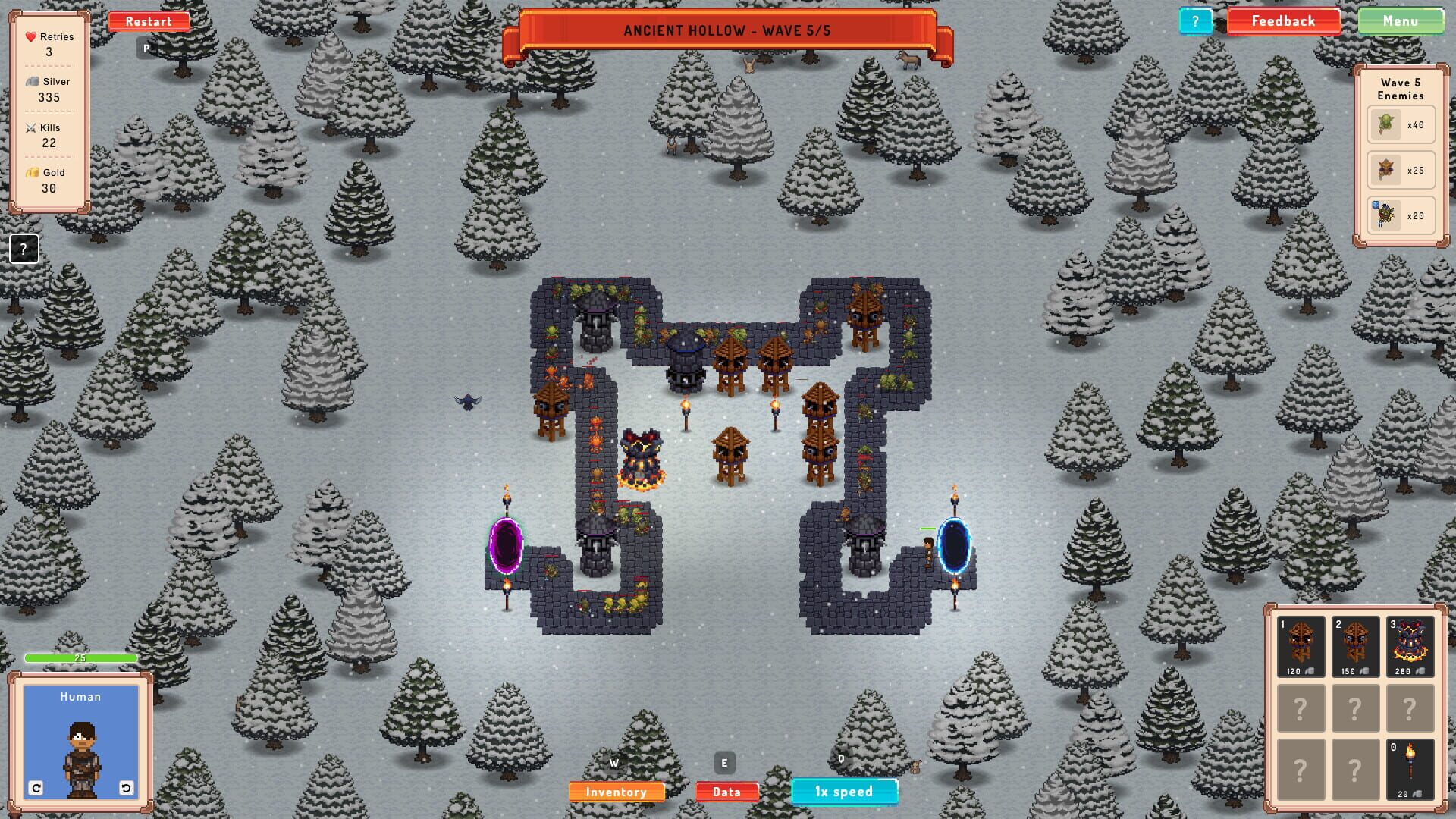Open the Inventory tab
1456x819 pixels.
[x=617, y=791]
